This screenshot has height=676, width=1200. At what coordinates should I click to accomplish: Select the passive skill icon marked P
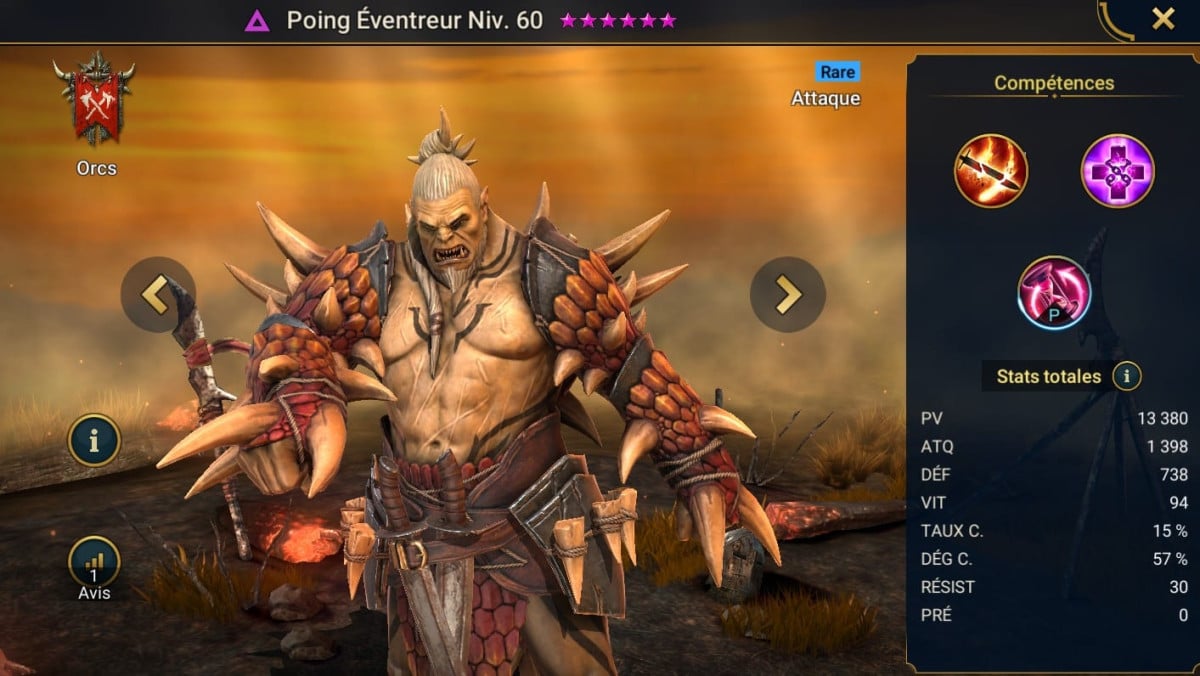[x=1053, y=293]
